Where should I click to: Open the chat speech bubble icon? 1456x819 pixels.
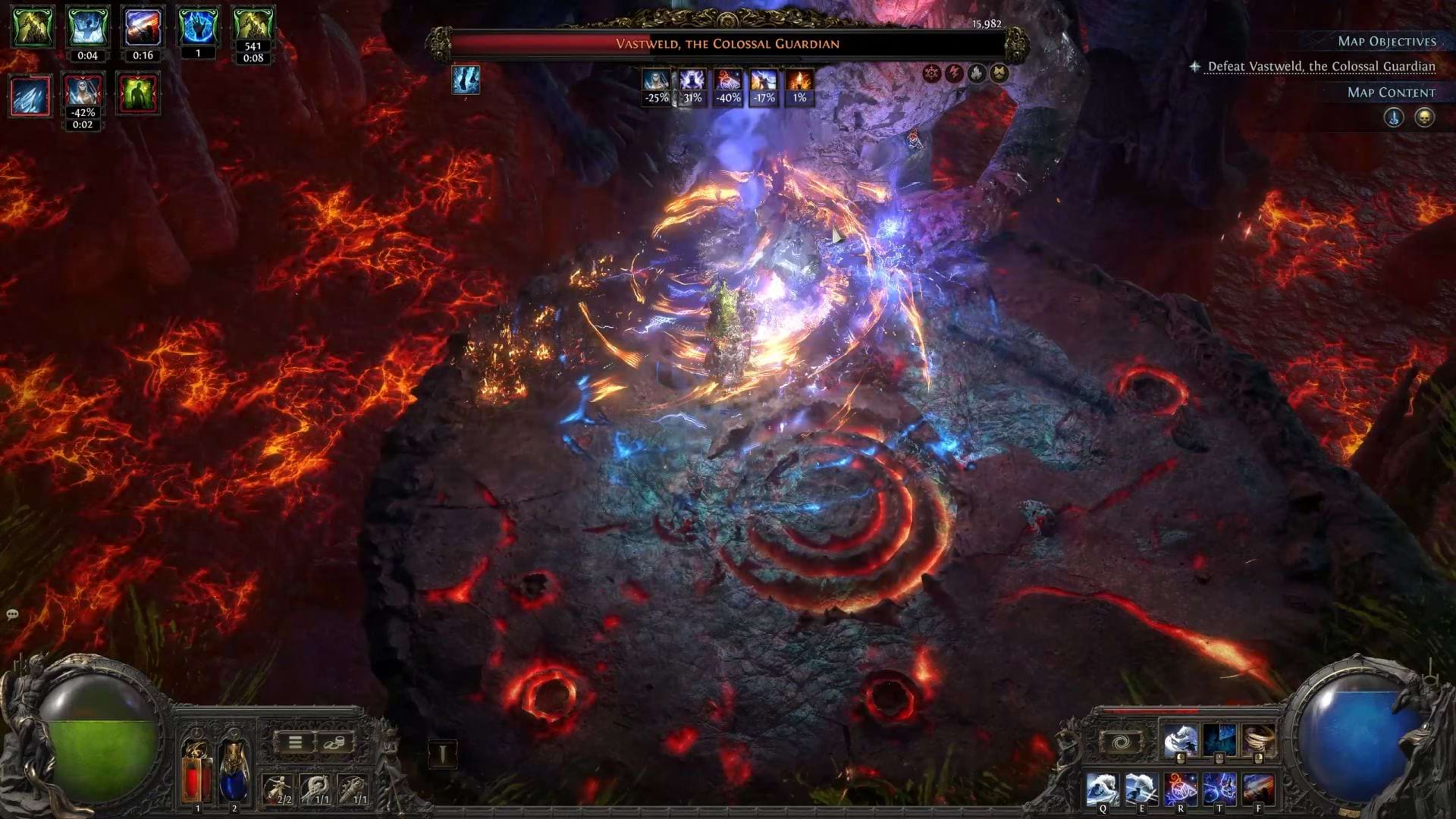point(12,614)
